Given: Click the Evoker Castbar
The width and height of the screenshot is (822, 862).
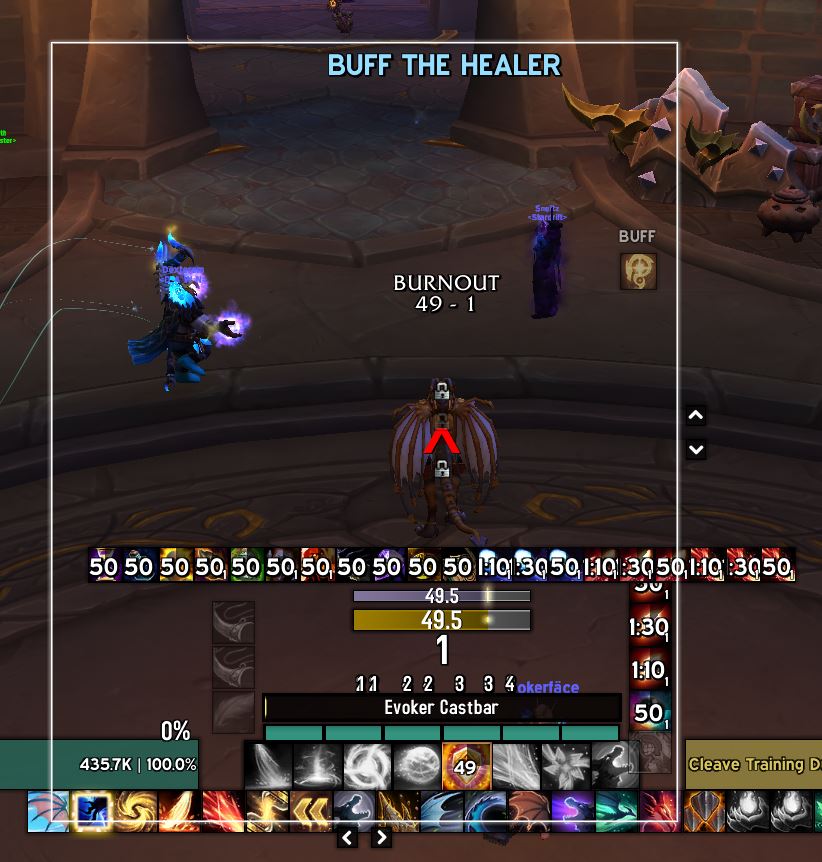Looking at the screenshot, I should pos(441,707).
